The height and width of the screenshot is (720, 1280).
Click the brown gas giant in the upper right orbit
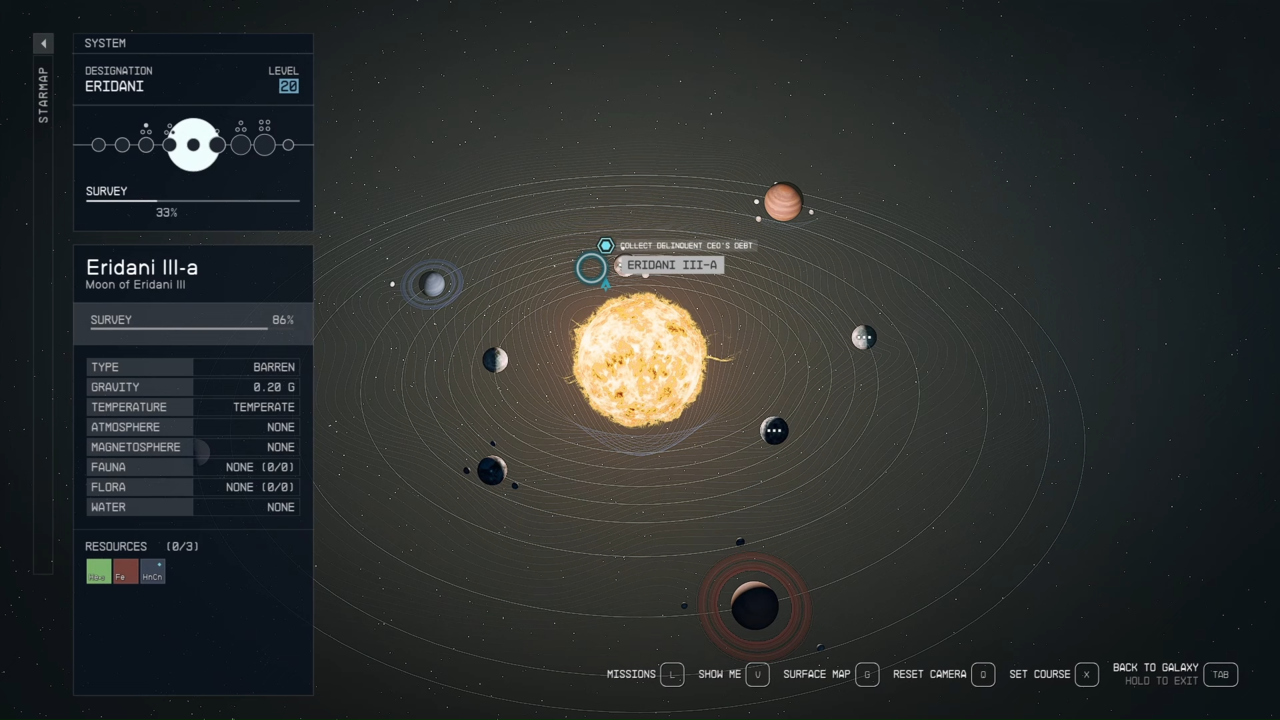click(785, 202)
